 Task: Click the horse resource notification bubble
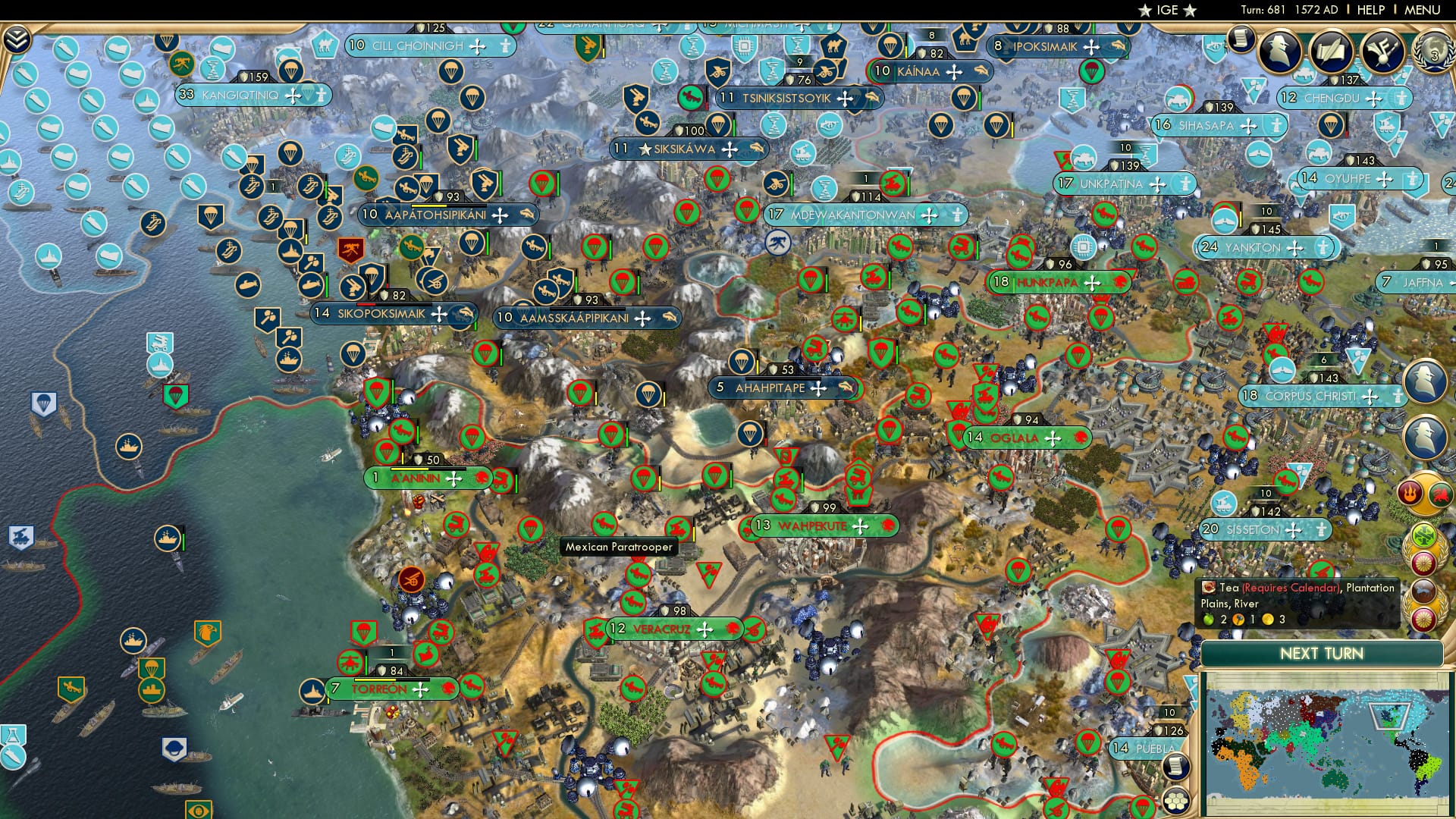click(x=1424, y=590)
